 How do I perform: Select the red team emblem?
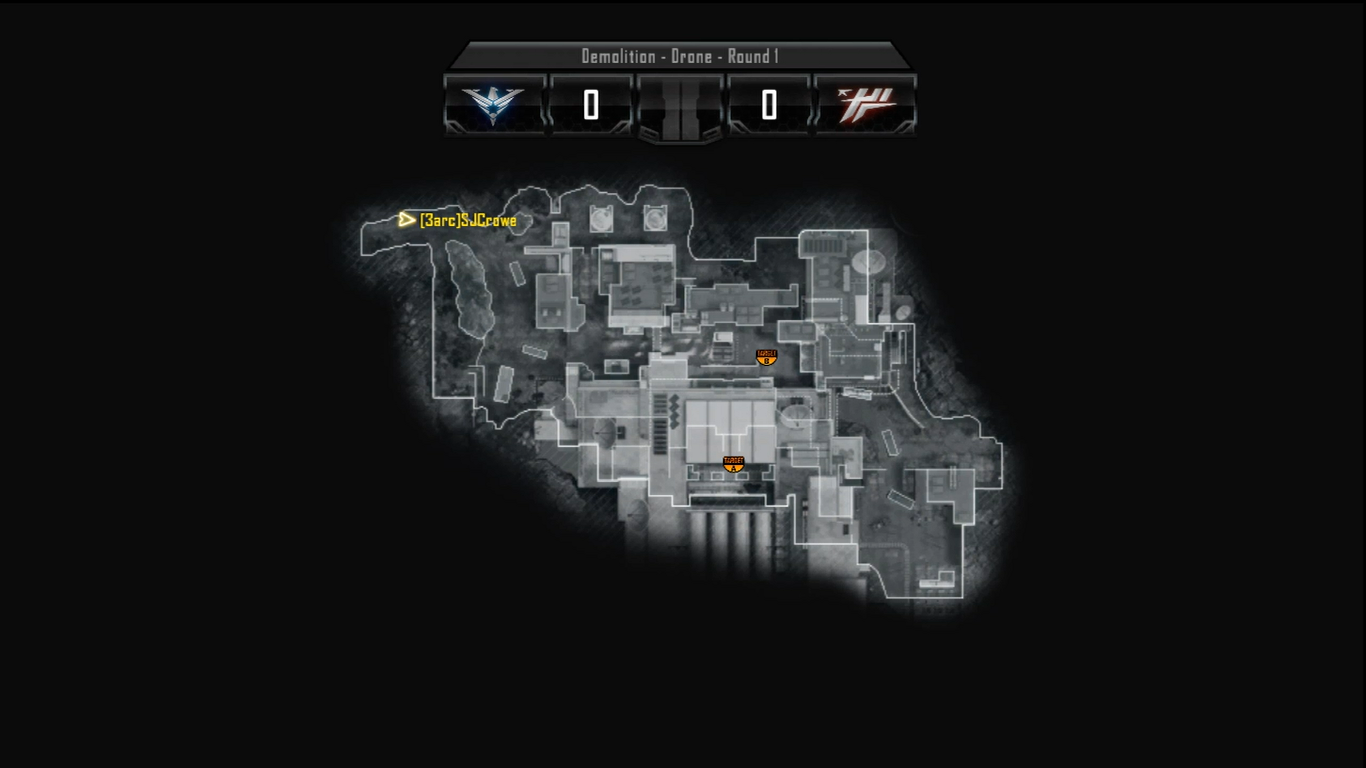tap(866, 104)
